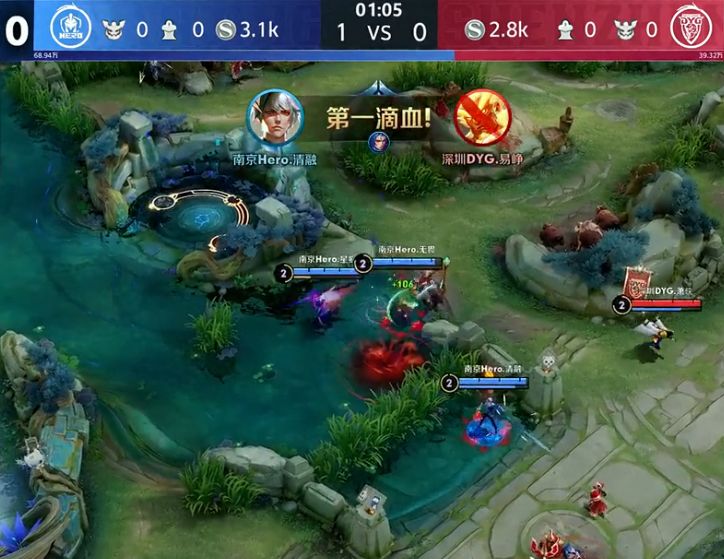The height and width of the screenshot is (559, 724).
Task: Select the 深圳DYG.易峥 victim portrait
Action: point(478,118)
